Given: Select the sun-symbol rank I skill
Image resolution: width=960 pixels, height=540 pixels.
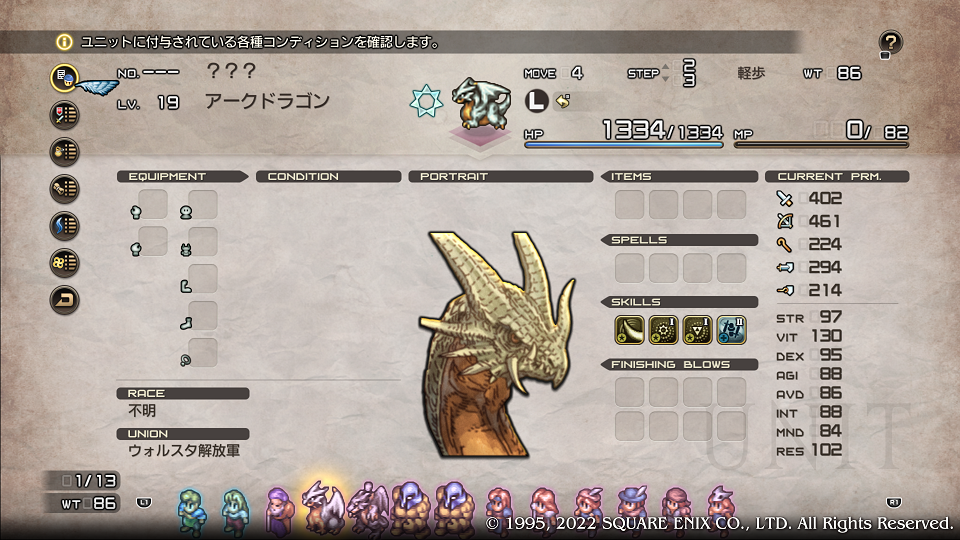Looking at the screenshot, I should [663, 330].
